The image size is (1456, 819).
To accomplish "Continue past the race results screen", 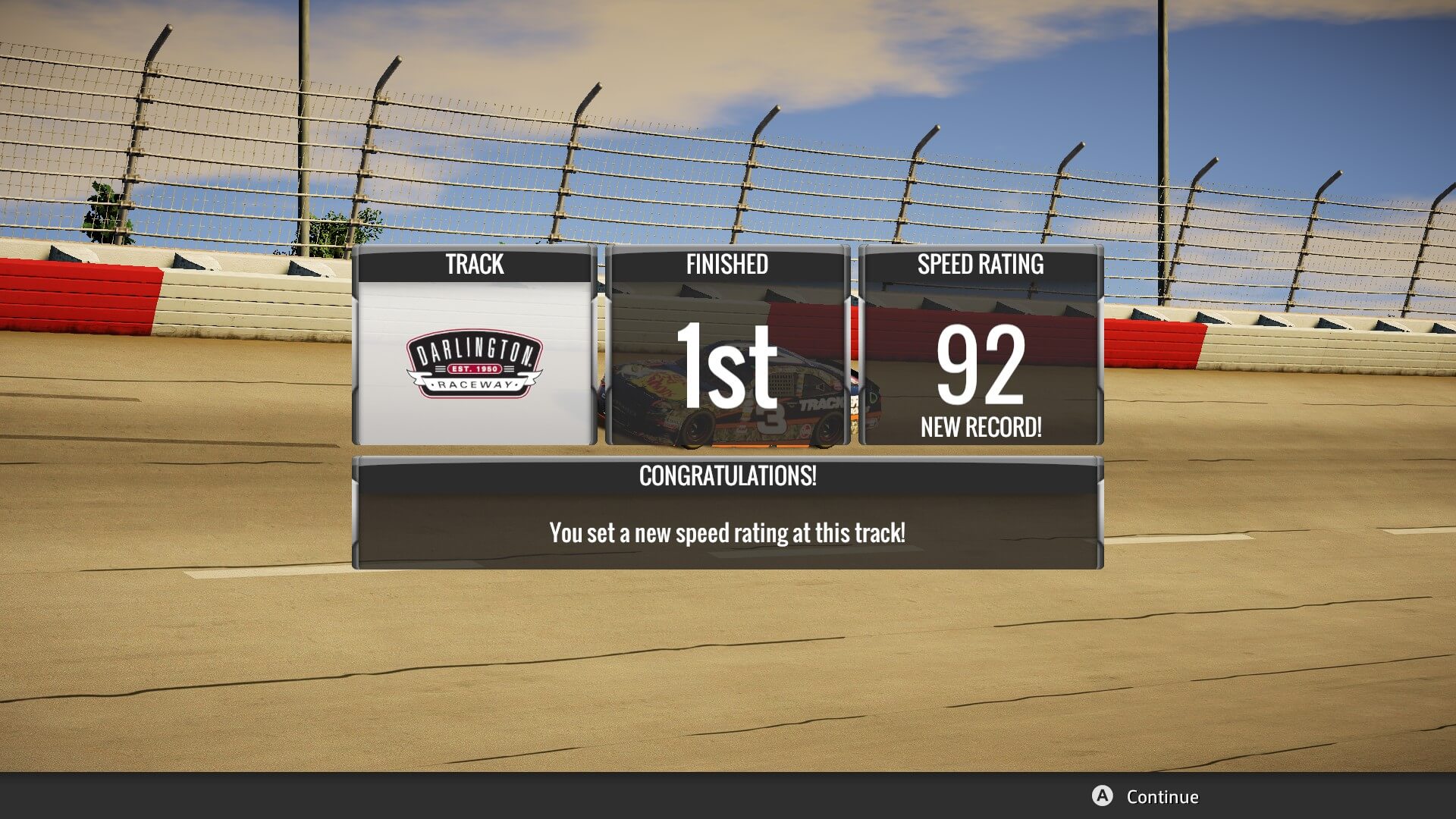I will coord(1146,796).
